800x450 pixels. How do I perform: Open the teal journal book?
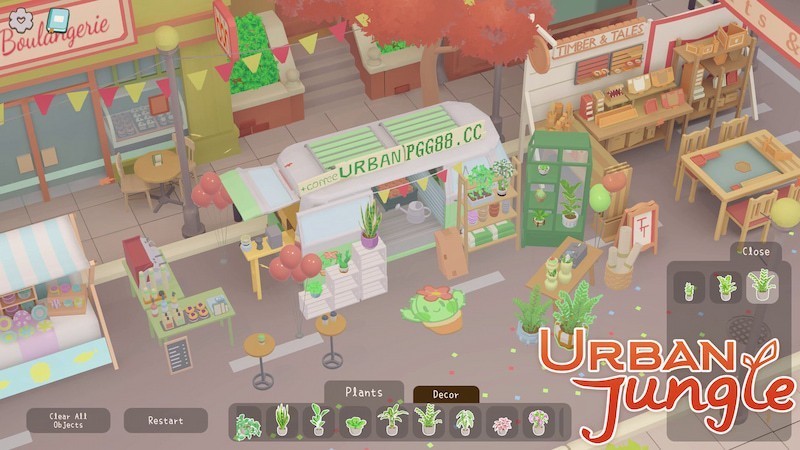[58, 18]
